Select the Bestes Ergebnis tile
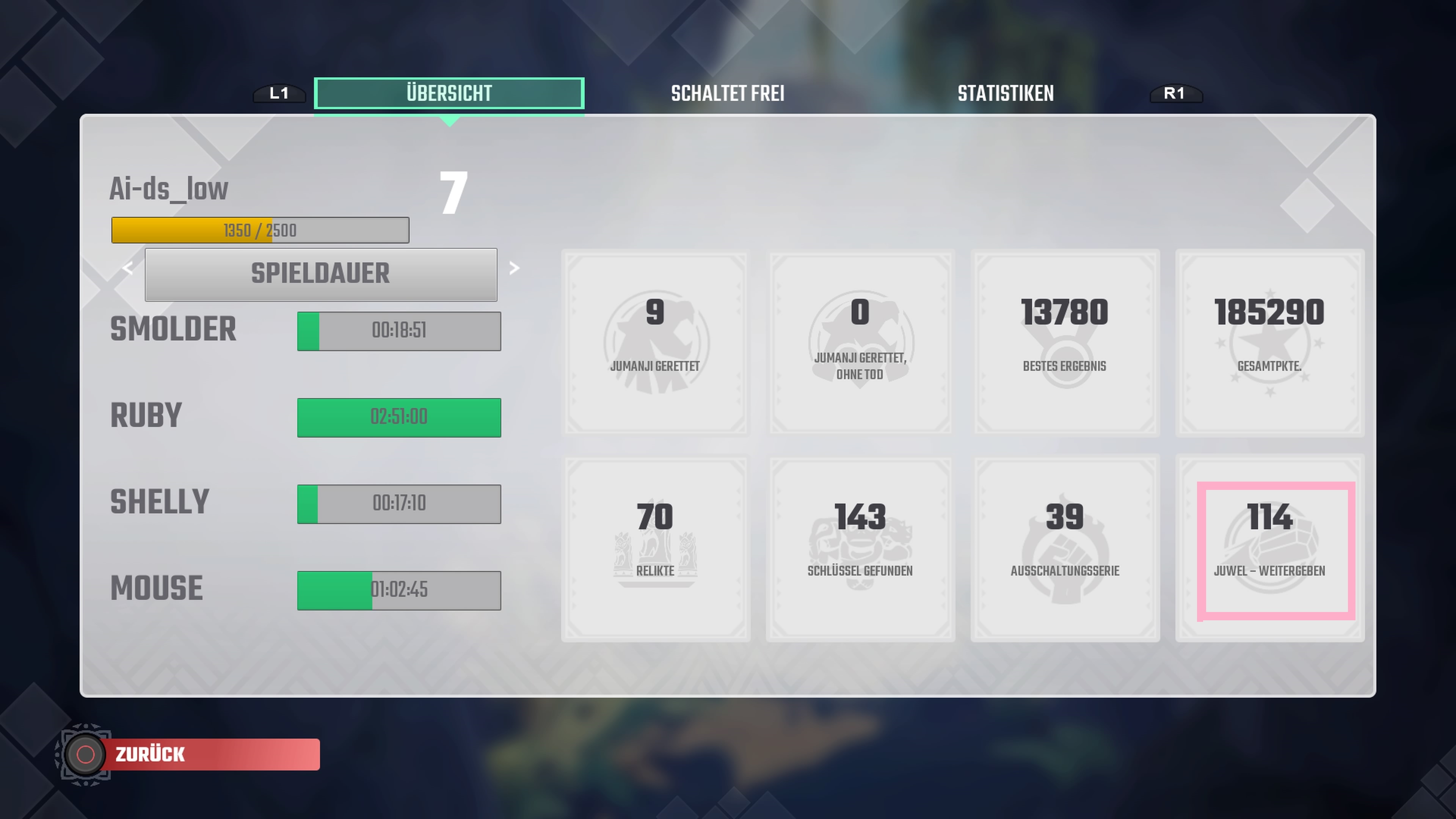Screen dimensions: 1456x819 click(x=1064, y=342)
